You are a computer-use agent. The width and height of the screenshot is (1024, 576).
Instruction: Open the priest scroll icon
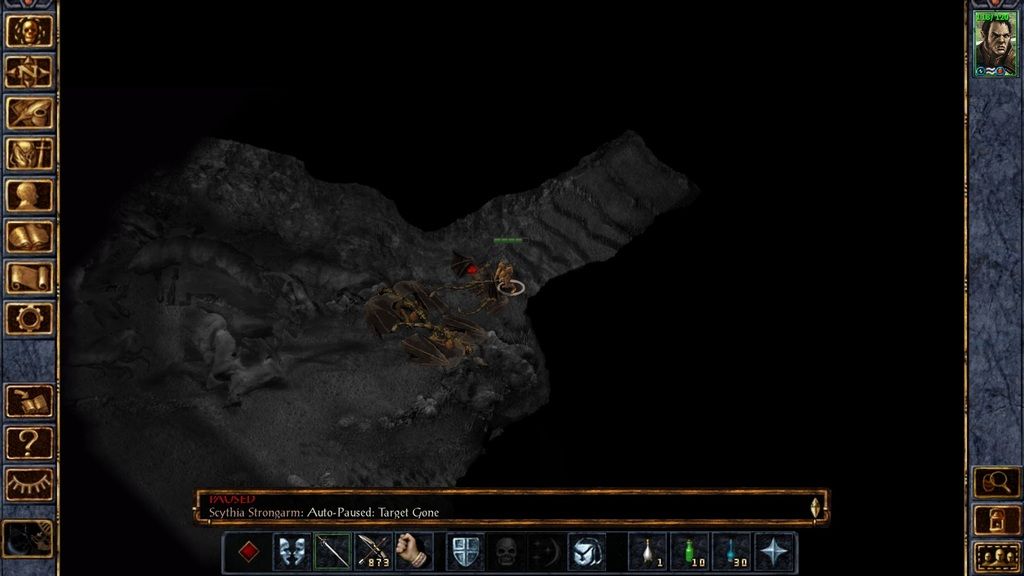[29, 278]
